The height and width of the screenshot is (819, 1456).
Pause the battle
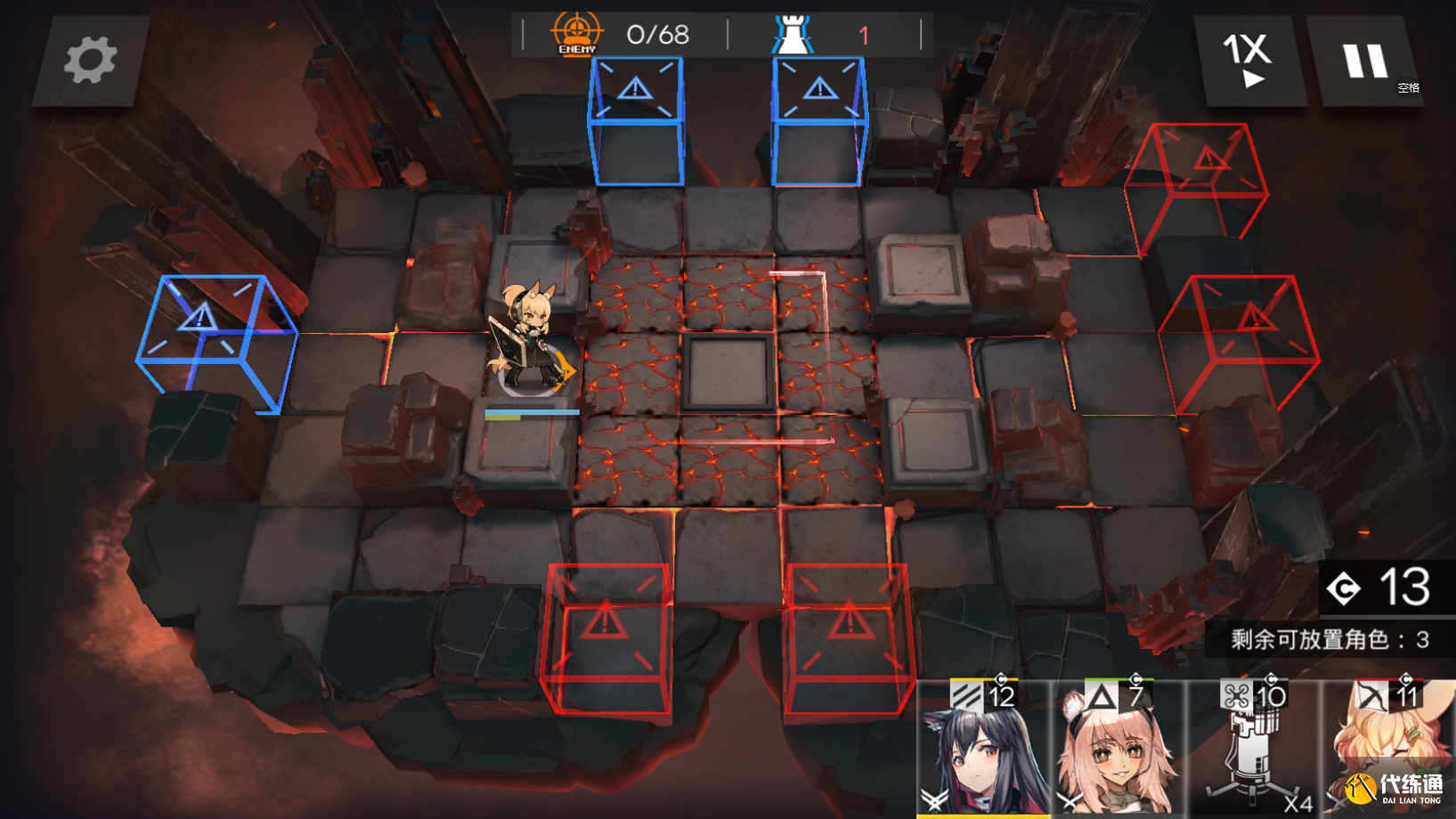(x=1364, y=61)
